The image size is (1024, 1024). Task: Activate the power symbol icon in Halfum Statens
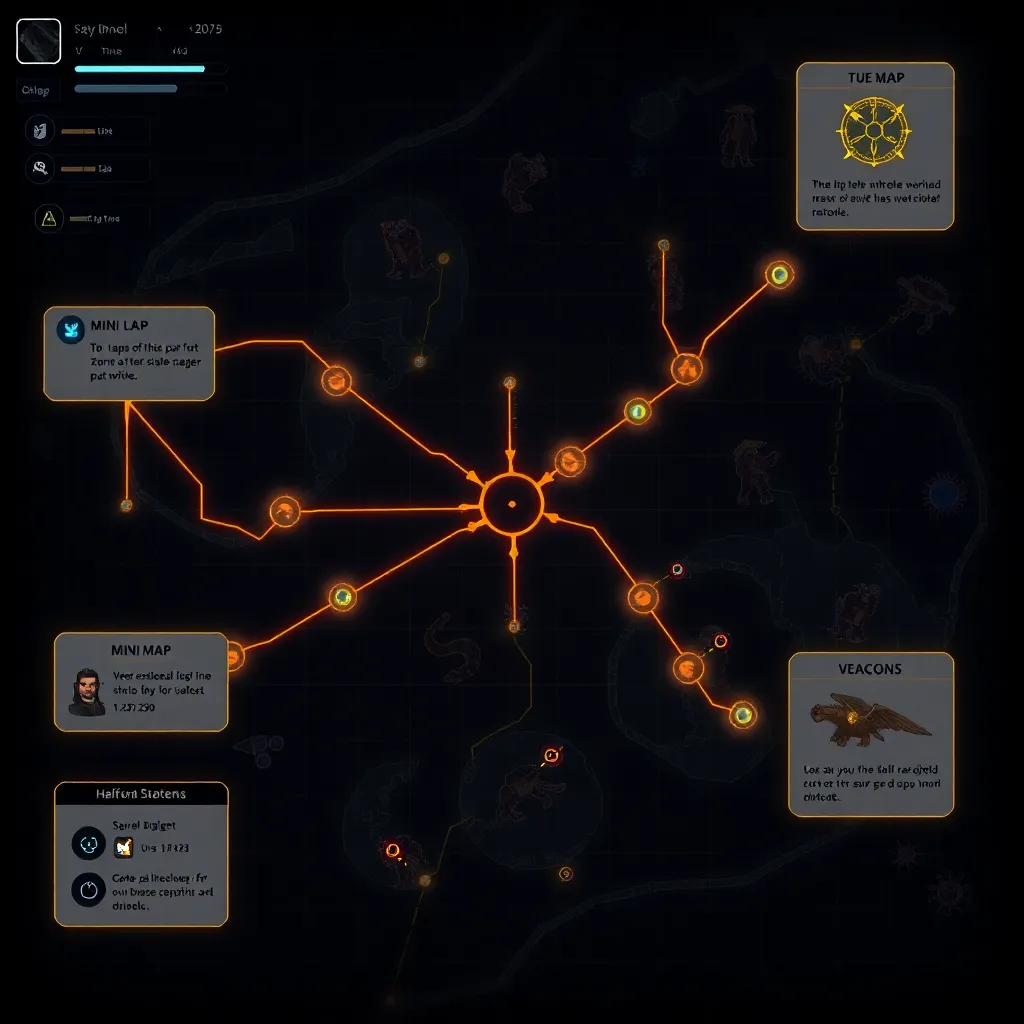coord(88,889)
